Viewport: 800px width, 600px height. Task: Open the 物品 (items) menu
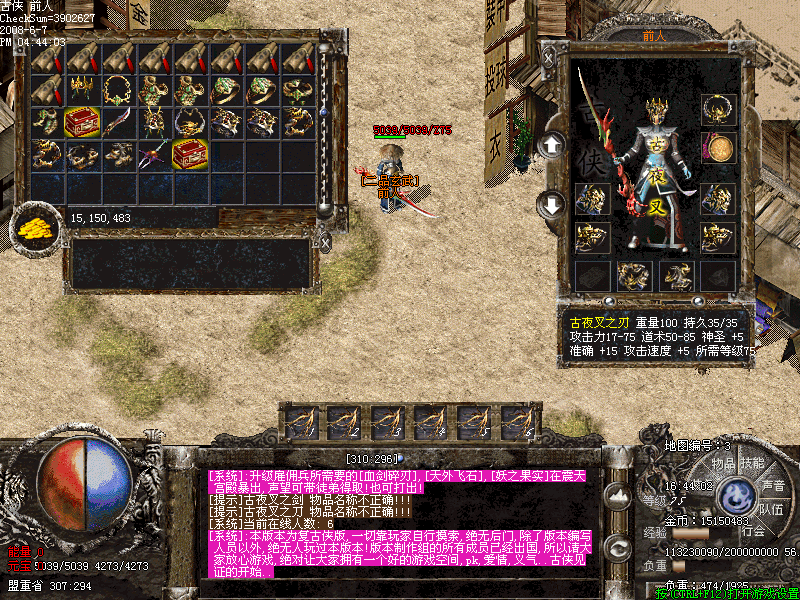(722, 464)
